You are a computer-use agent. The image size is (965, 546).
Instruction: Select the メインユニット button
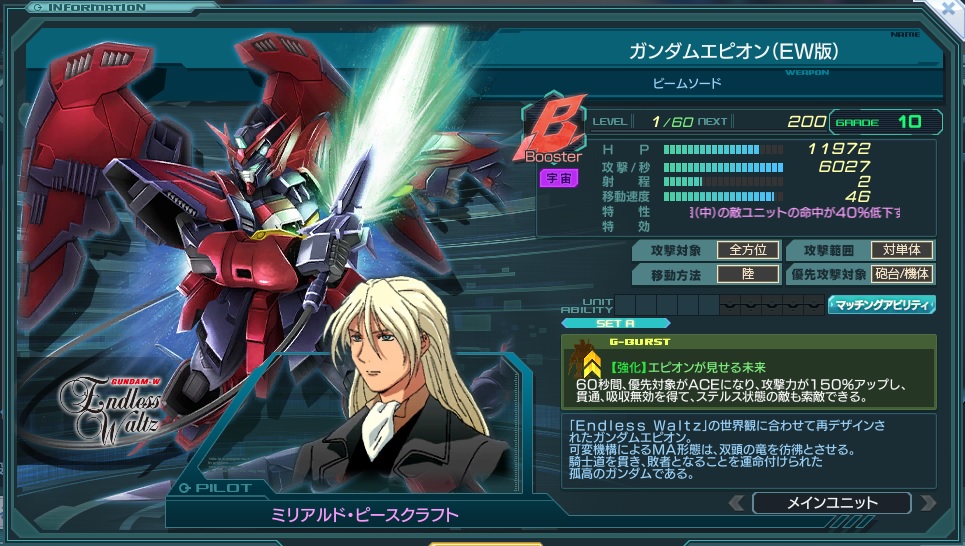(831, 503)
